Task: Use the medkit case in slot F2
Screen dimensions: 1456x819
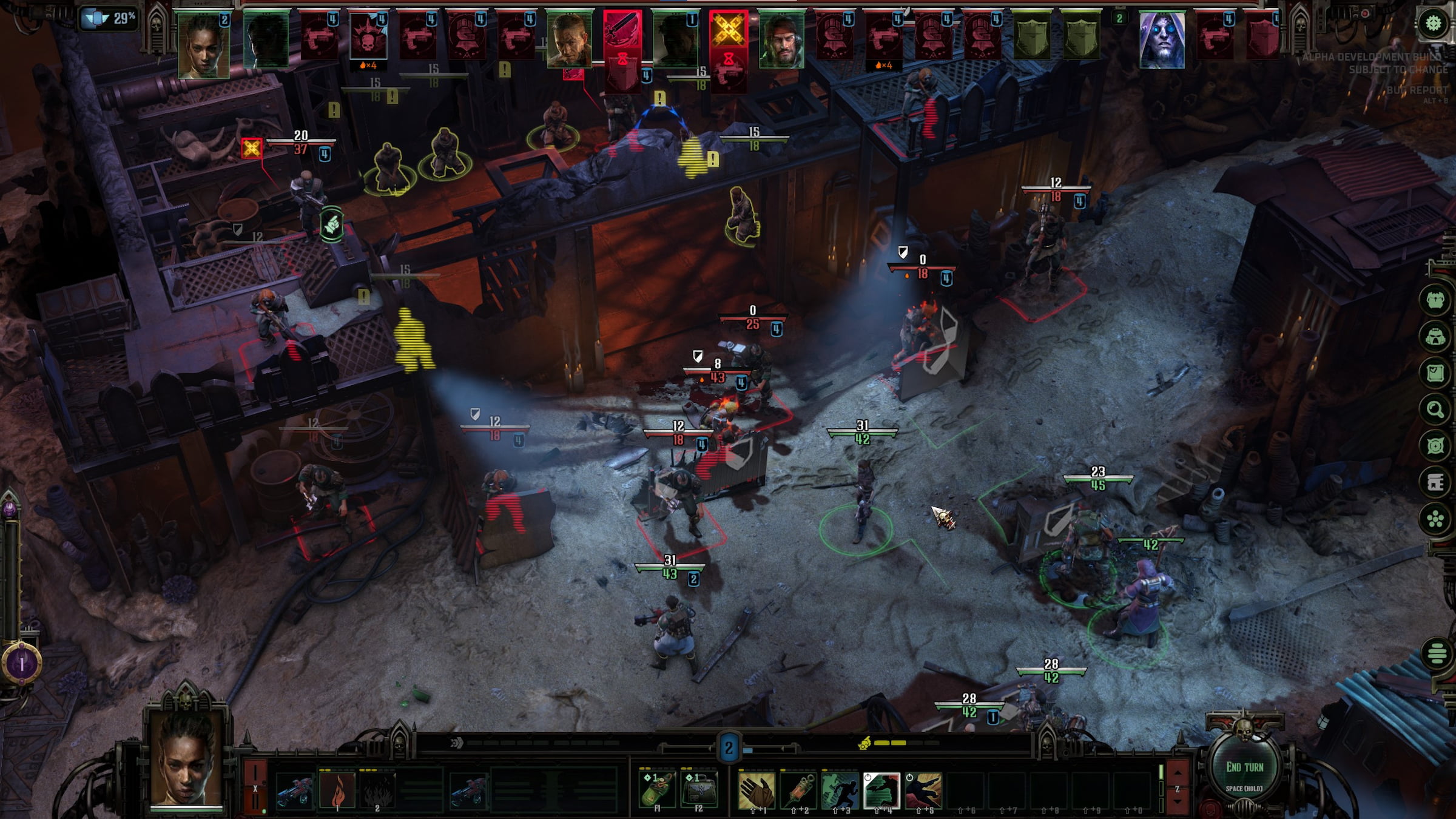Action: pyautogui.click(x=698, y=789)
